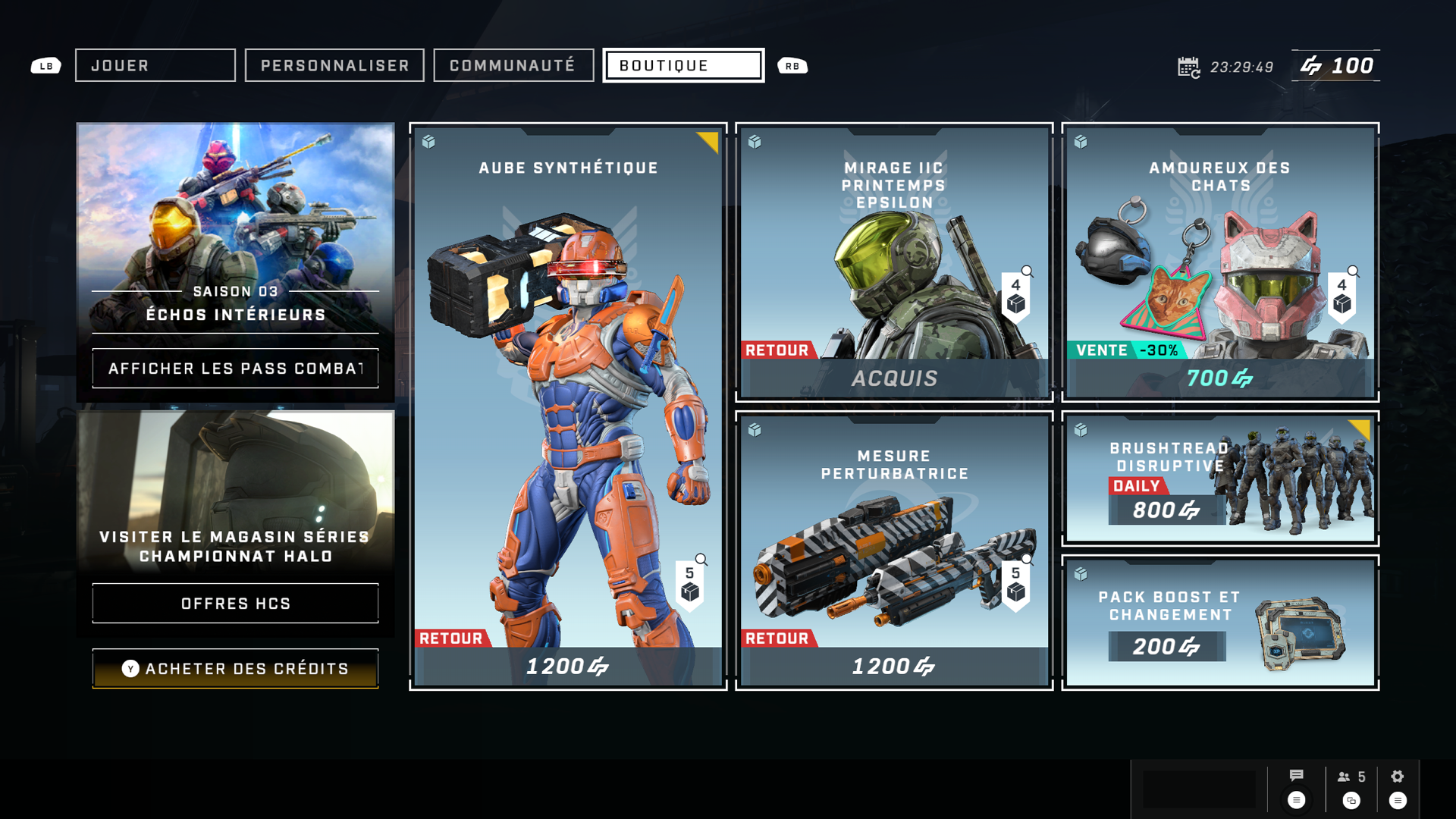This screenshot has height=819, width=1456.
Task: Choose Acheter des Crédits
Action: coord(235,669)
